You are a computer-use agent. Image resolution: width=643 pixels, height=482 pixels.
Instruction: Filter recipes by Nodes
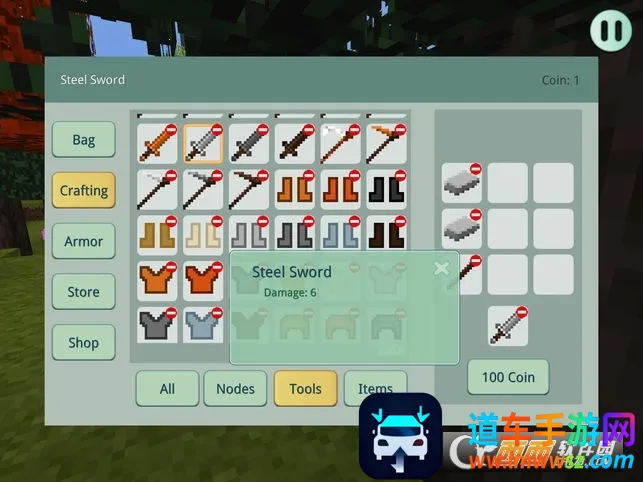235,388
